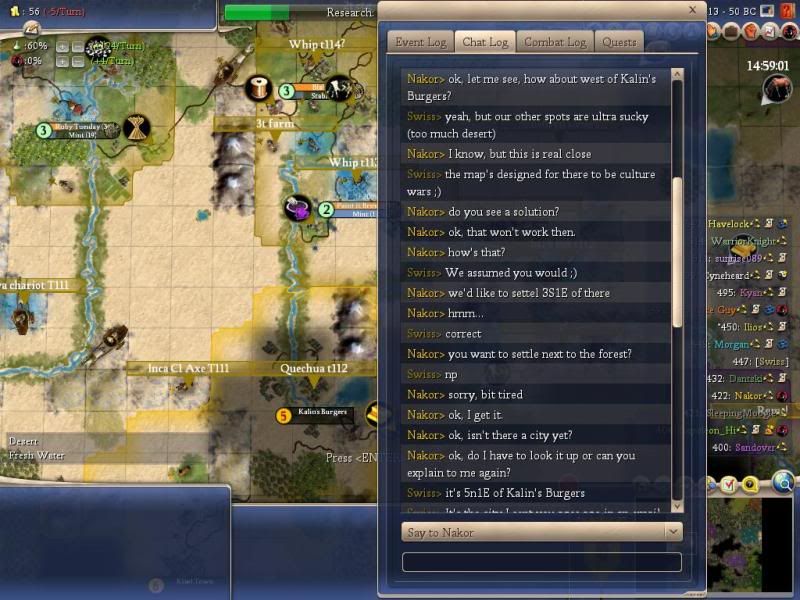Select the Chat Log tab

coord(486,42)
